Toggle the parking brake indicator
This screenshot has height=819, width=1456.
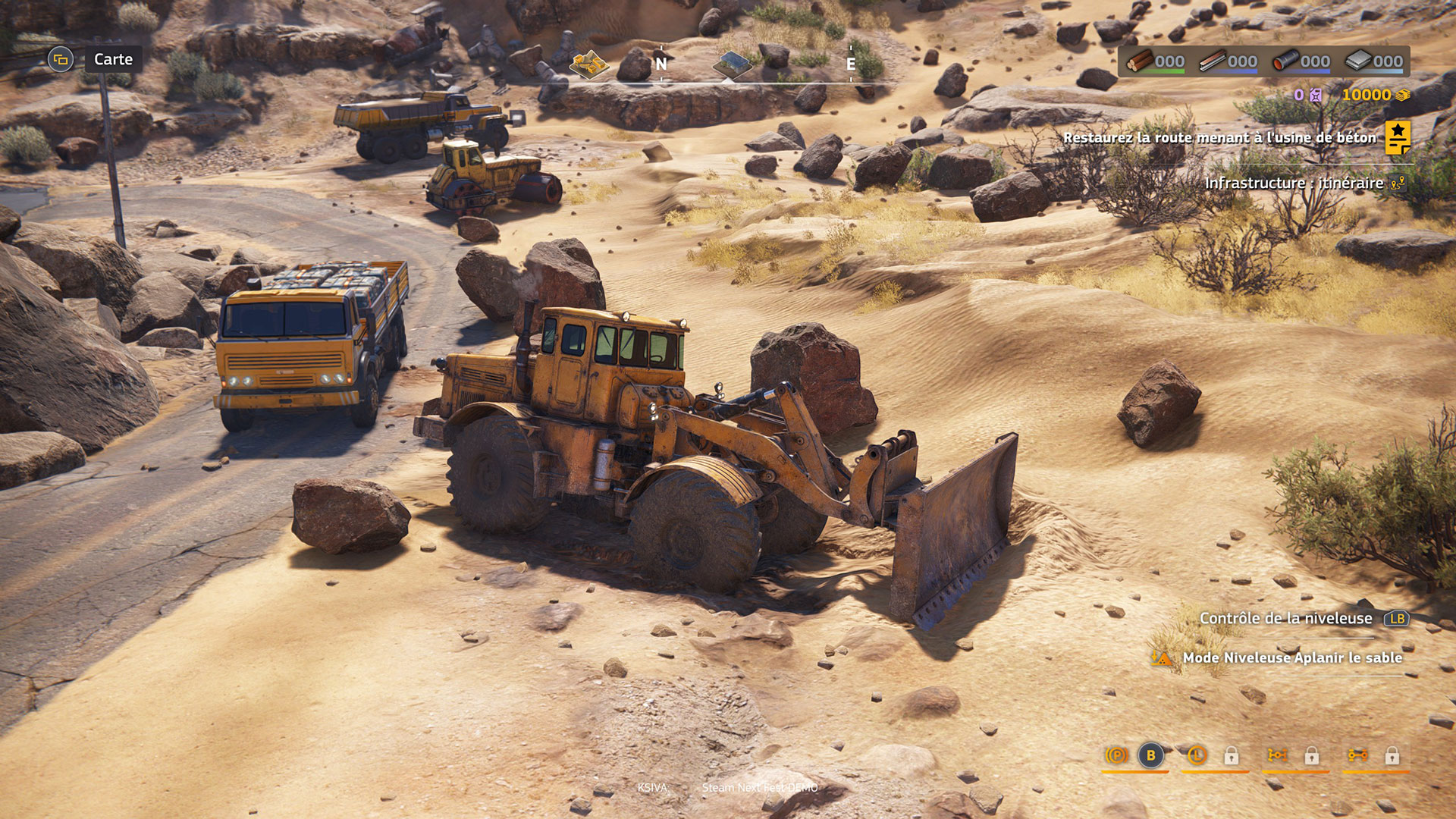tap(1116, 755)
